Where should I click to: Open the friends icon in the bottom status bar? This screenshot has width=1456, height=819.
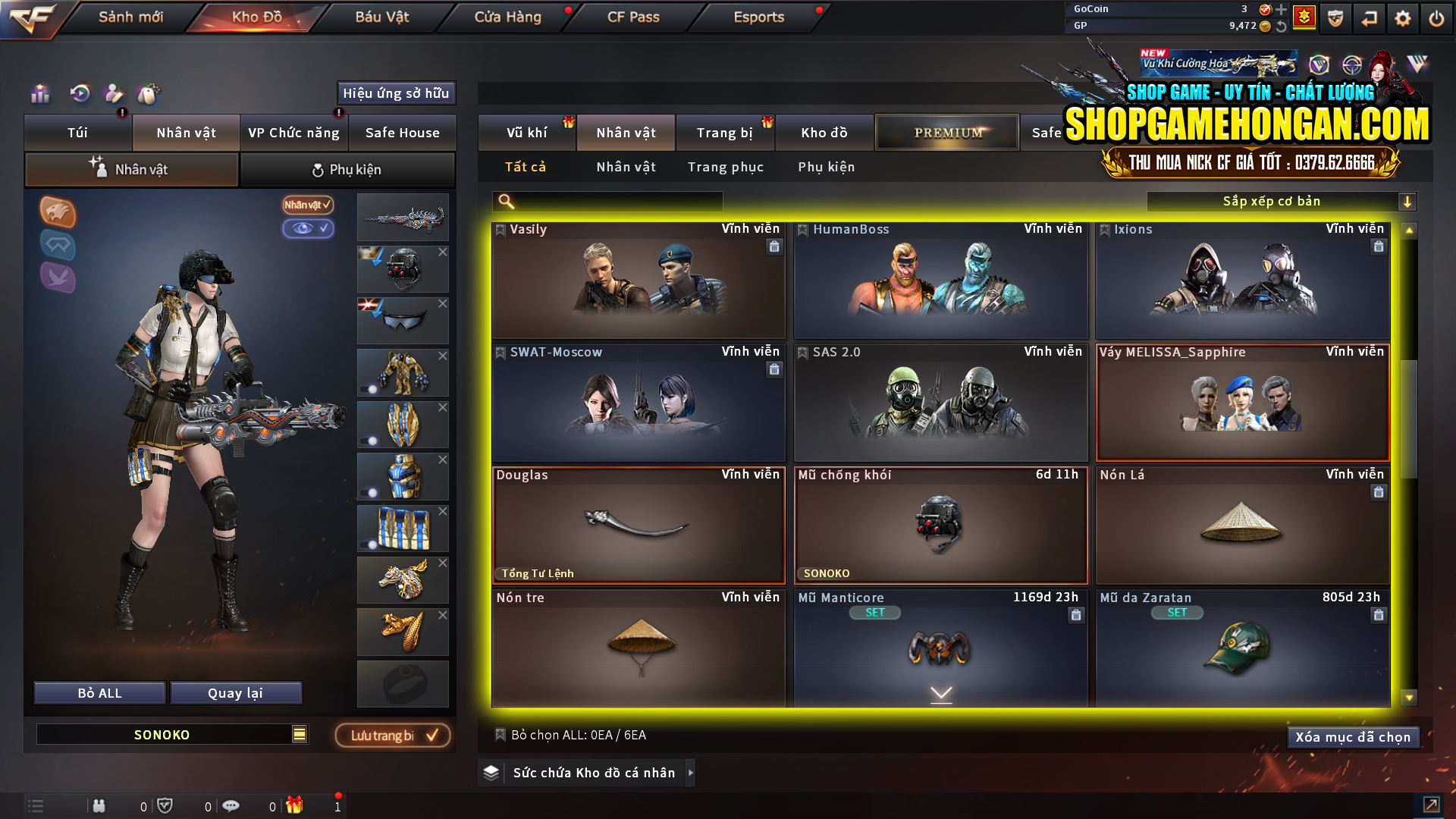(x=99, y=806)
